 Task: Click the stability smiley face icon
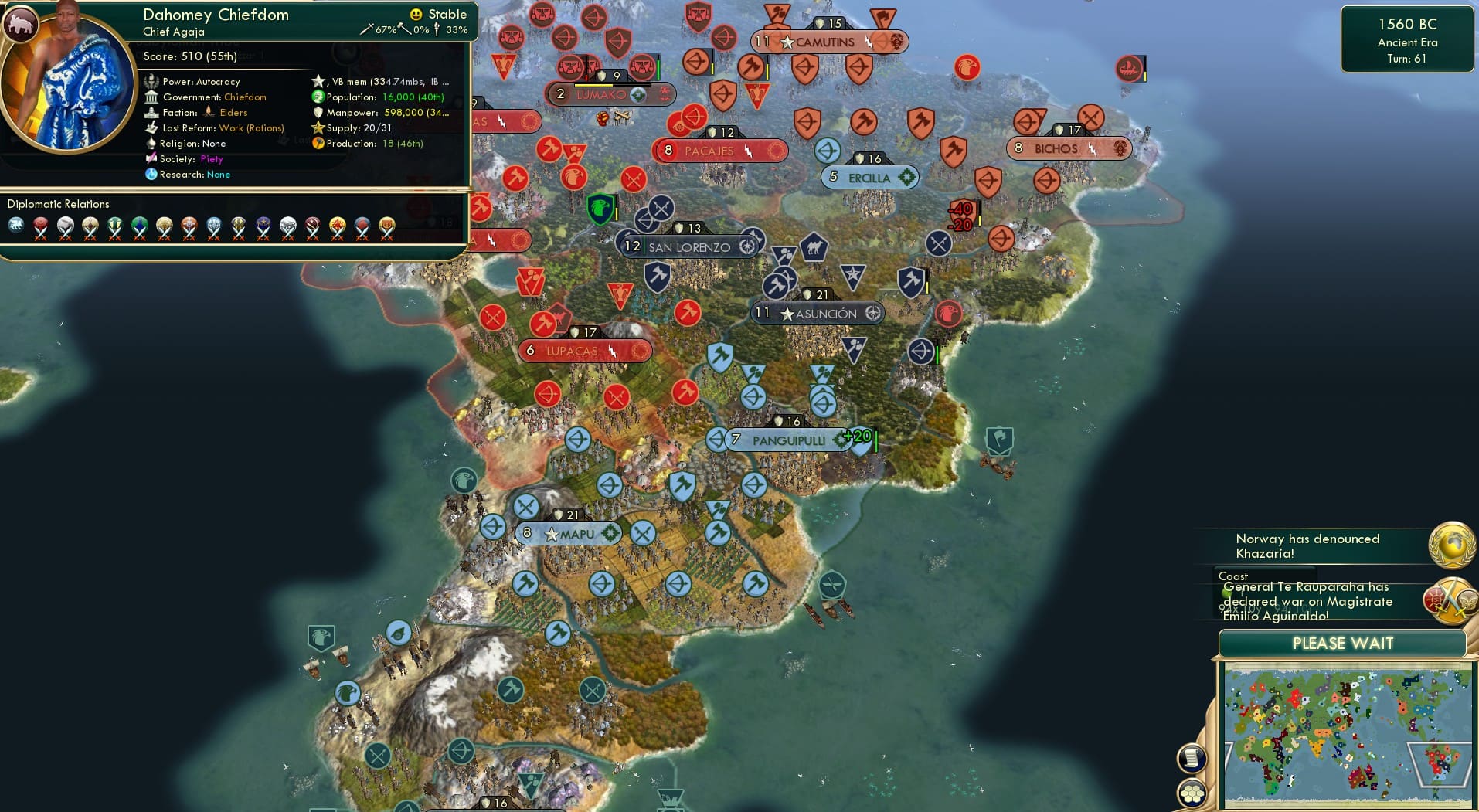pos(416,13)
